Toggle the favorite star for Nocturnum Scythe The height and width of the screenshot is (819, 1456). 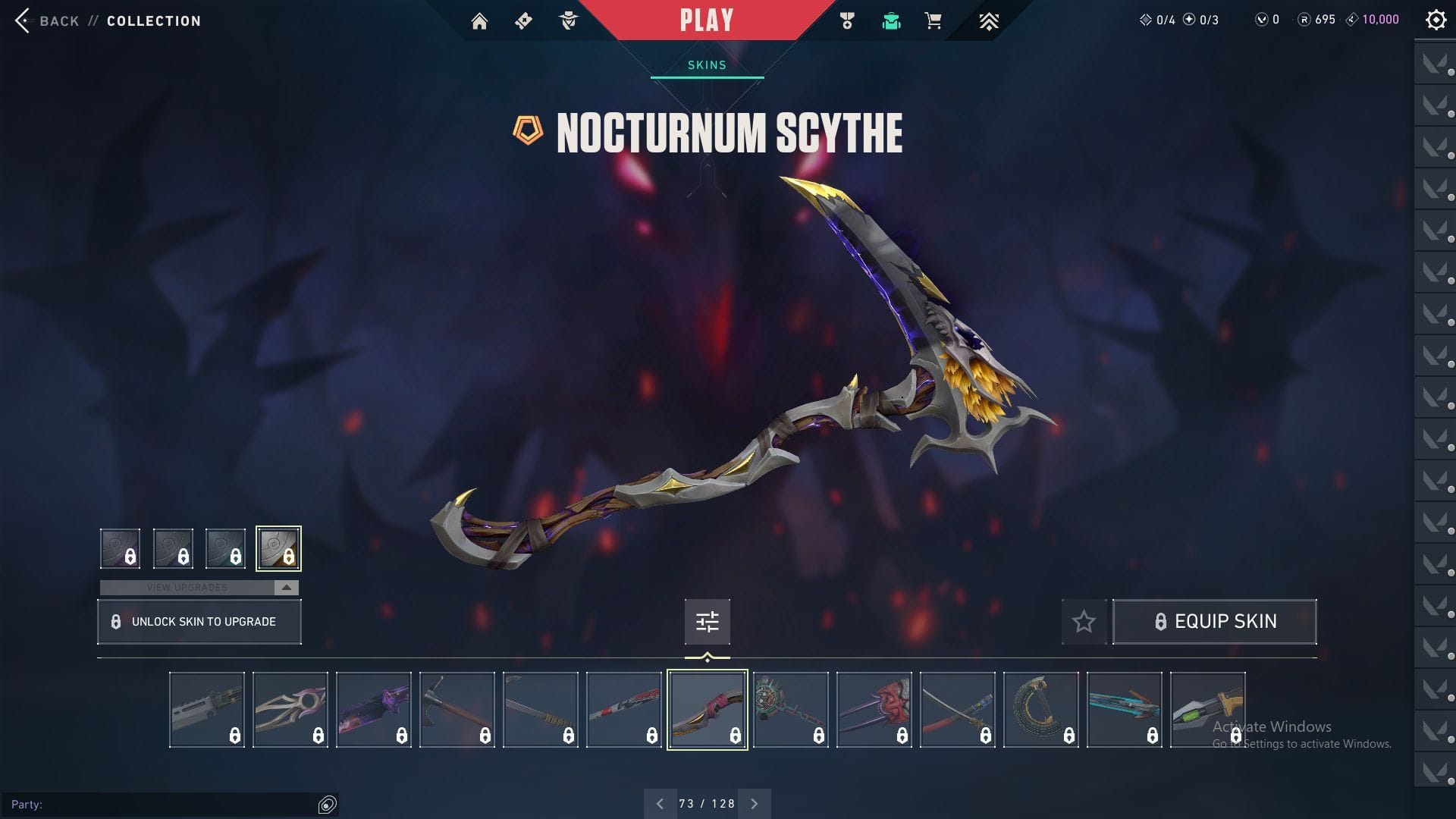point(1083,621)
